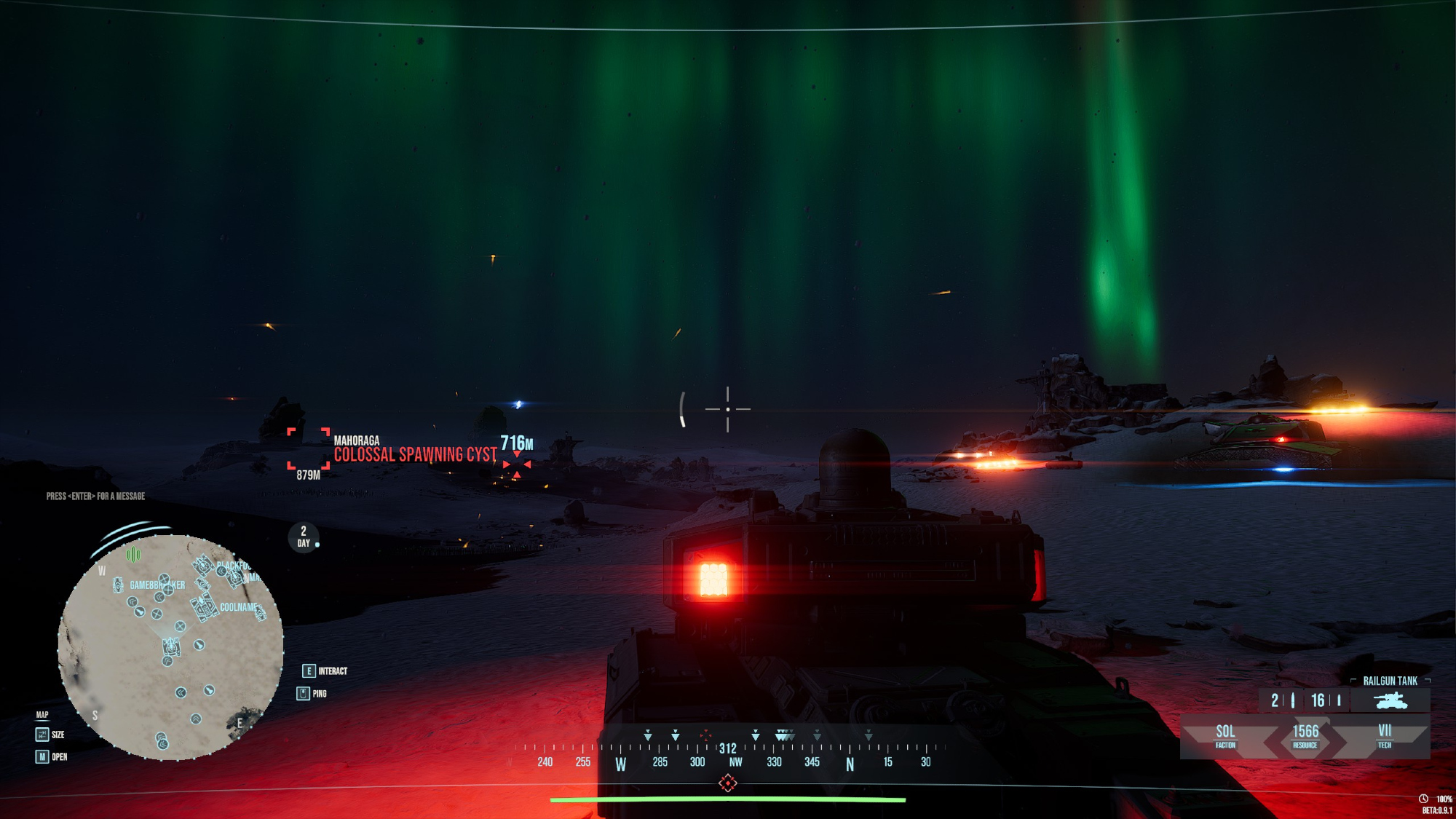
Task: Click the Day 2 cycle indicator
Action: (304, 537)
